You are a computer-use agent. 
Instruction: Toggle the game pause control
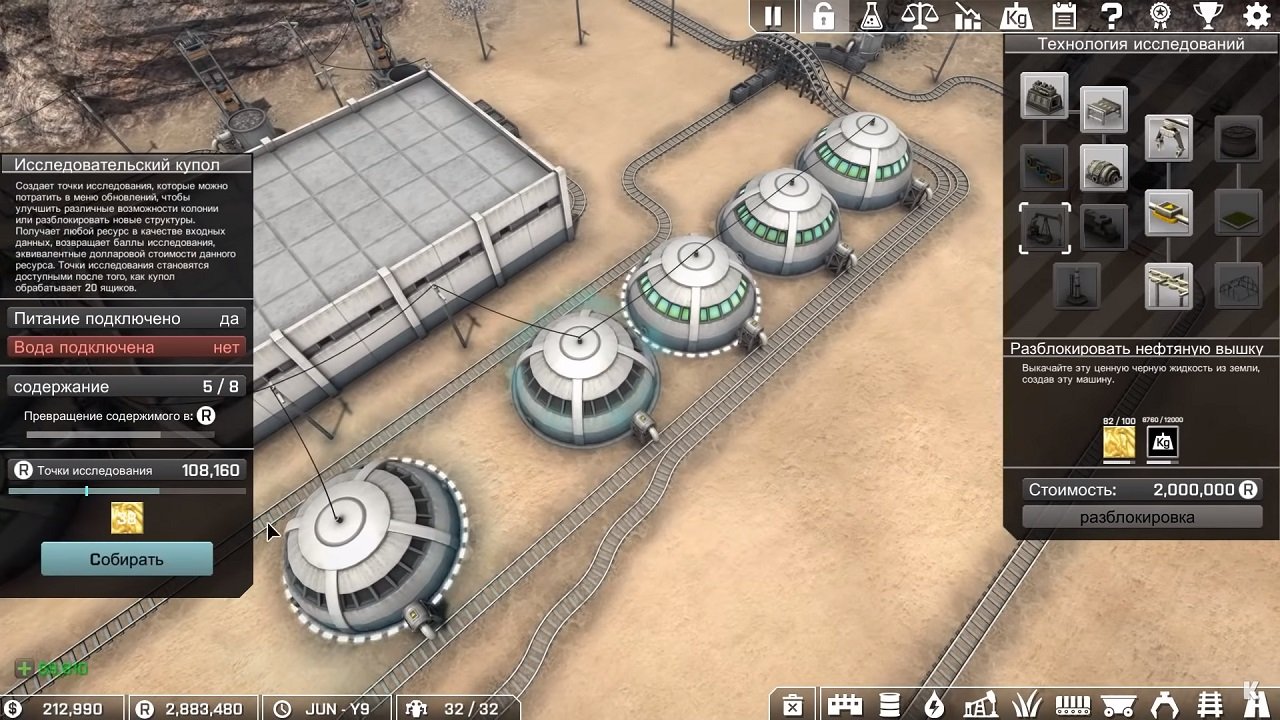pos(771,15)
